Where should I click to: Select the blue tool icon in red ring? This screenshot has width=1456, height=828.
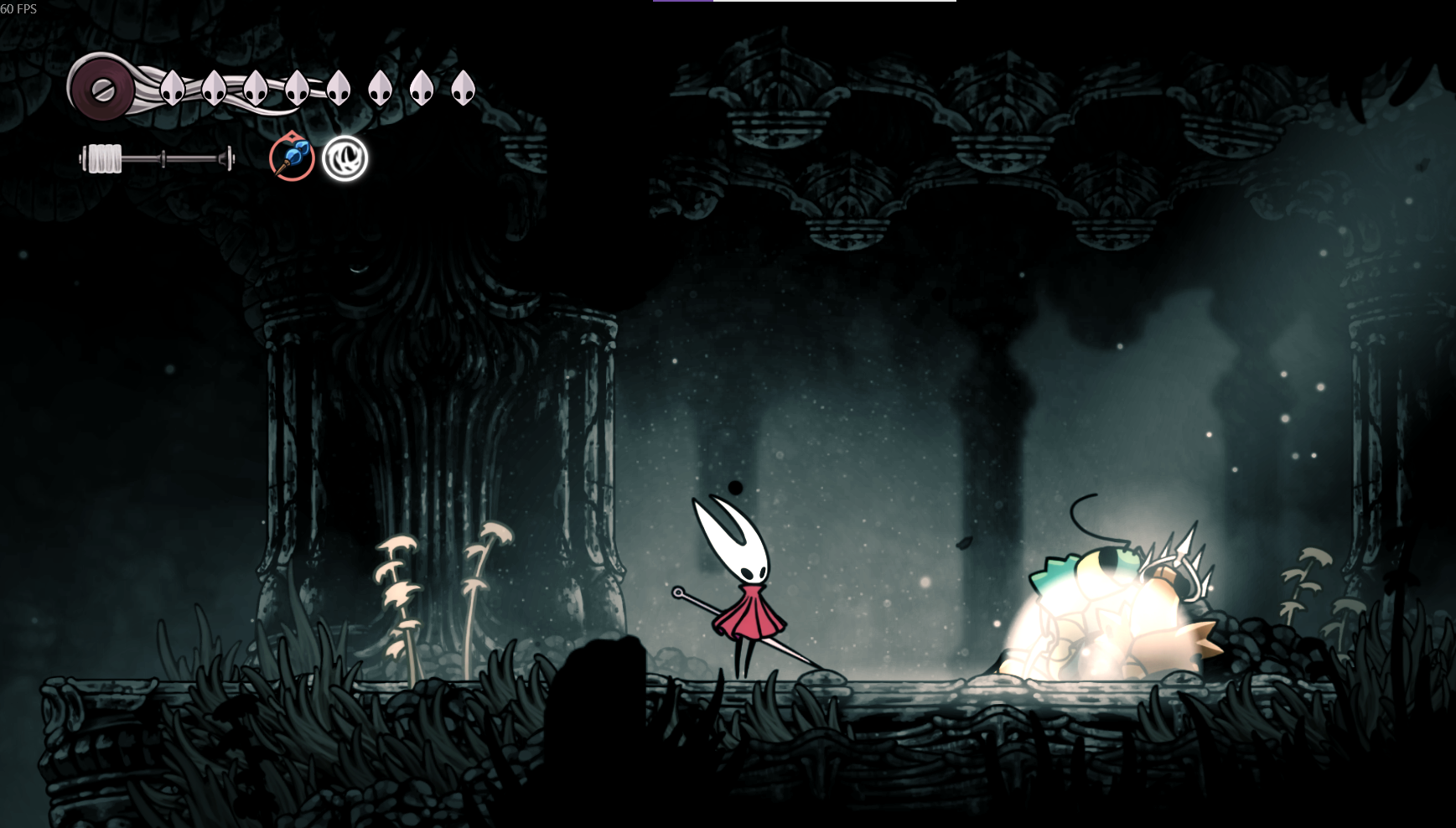coord(292,158)
